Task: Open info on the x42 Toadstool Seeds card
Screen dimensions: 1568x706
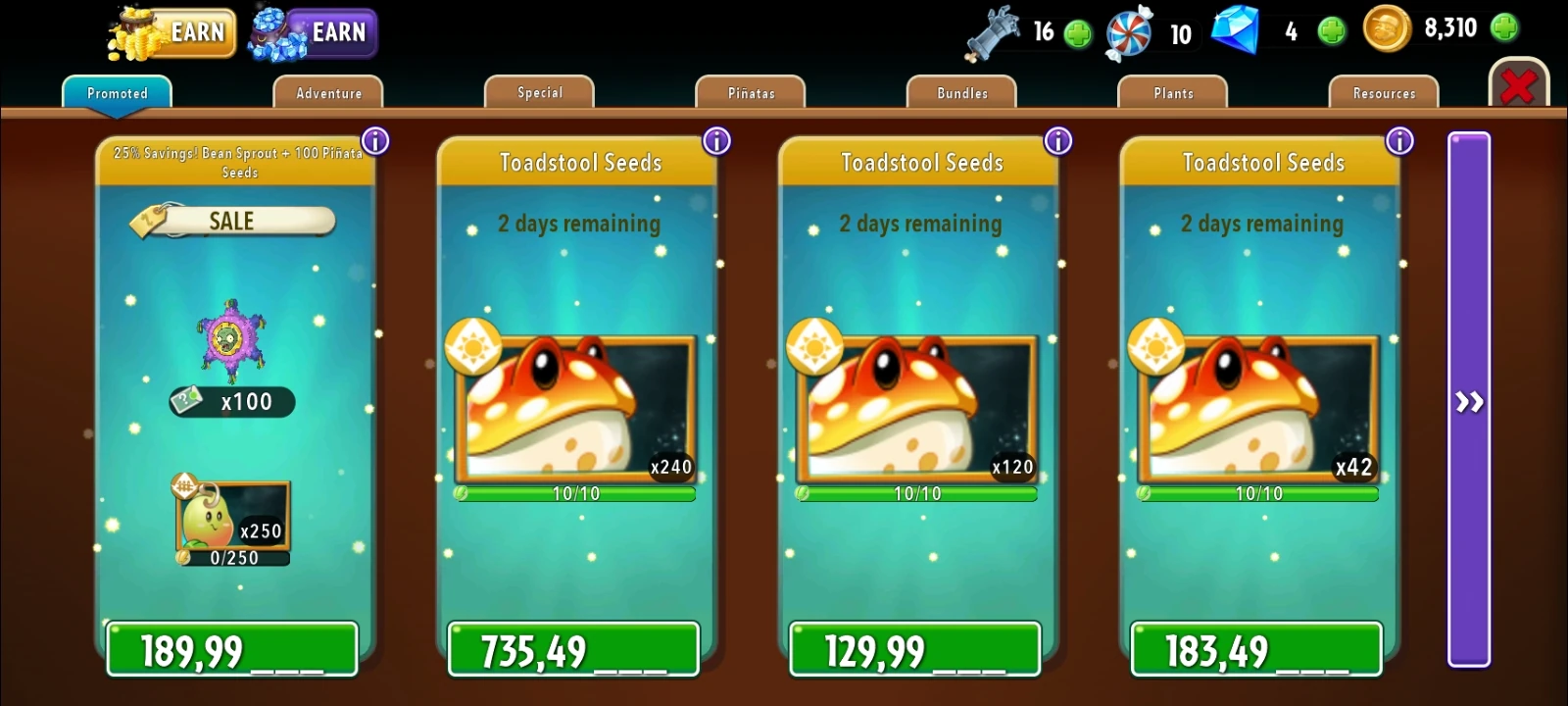Action: 1398,140
